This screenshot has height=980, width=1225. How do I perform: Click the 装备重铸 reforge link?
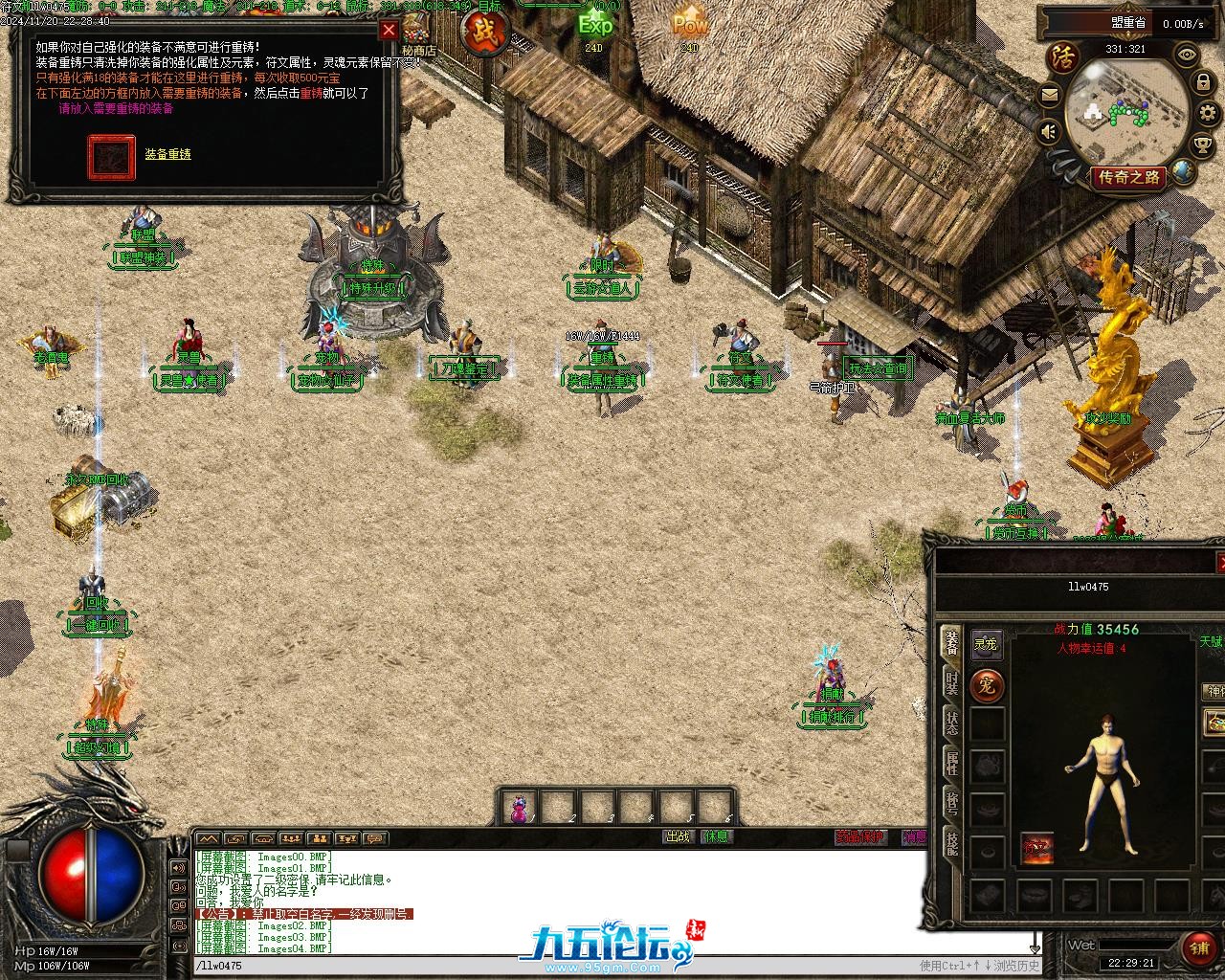click(167, 154)
